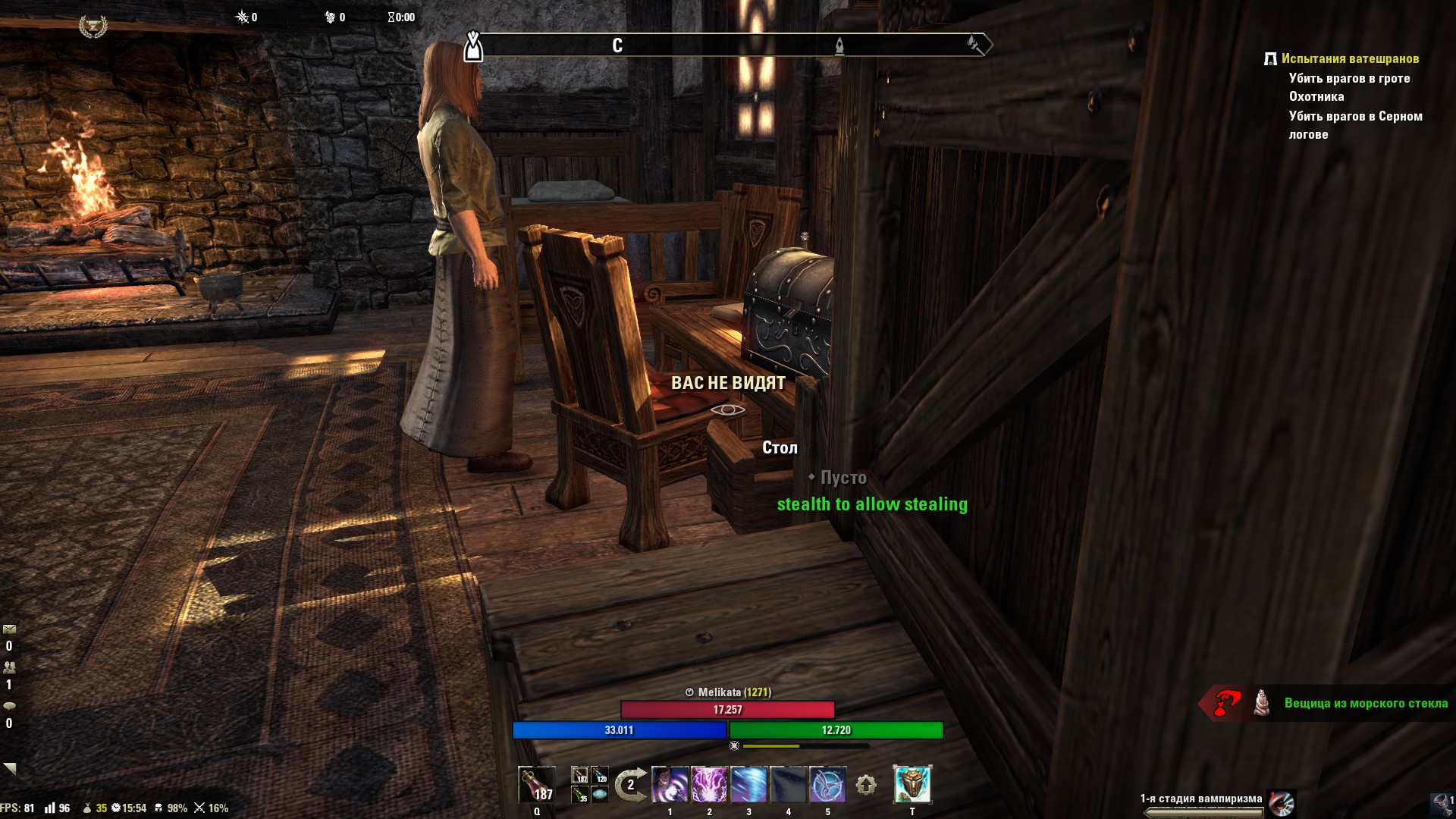
Task: Use the red potion quickslot
Action: click(x=535, y=784)
